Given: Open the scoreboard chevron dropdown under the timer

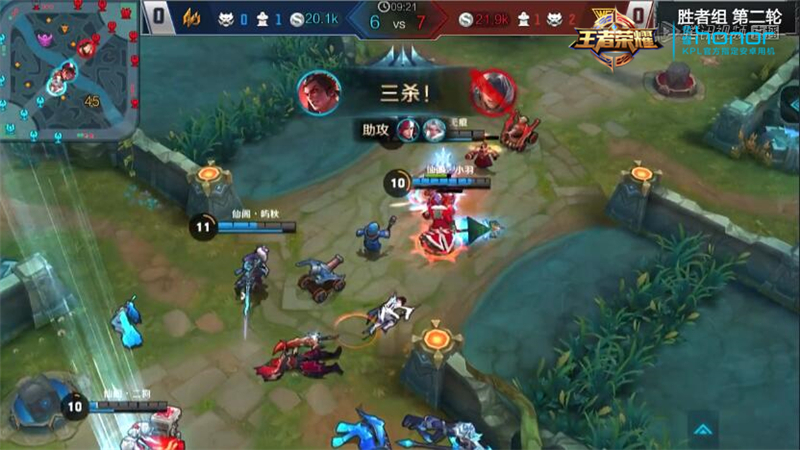Looking at the screenshot, I should pos(400,55).
